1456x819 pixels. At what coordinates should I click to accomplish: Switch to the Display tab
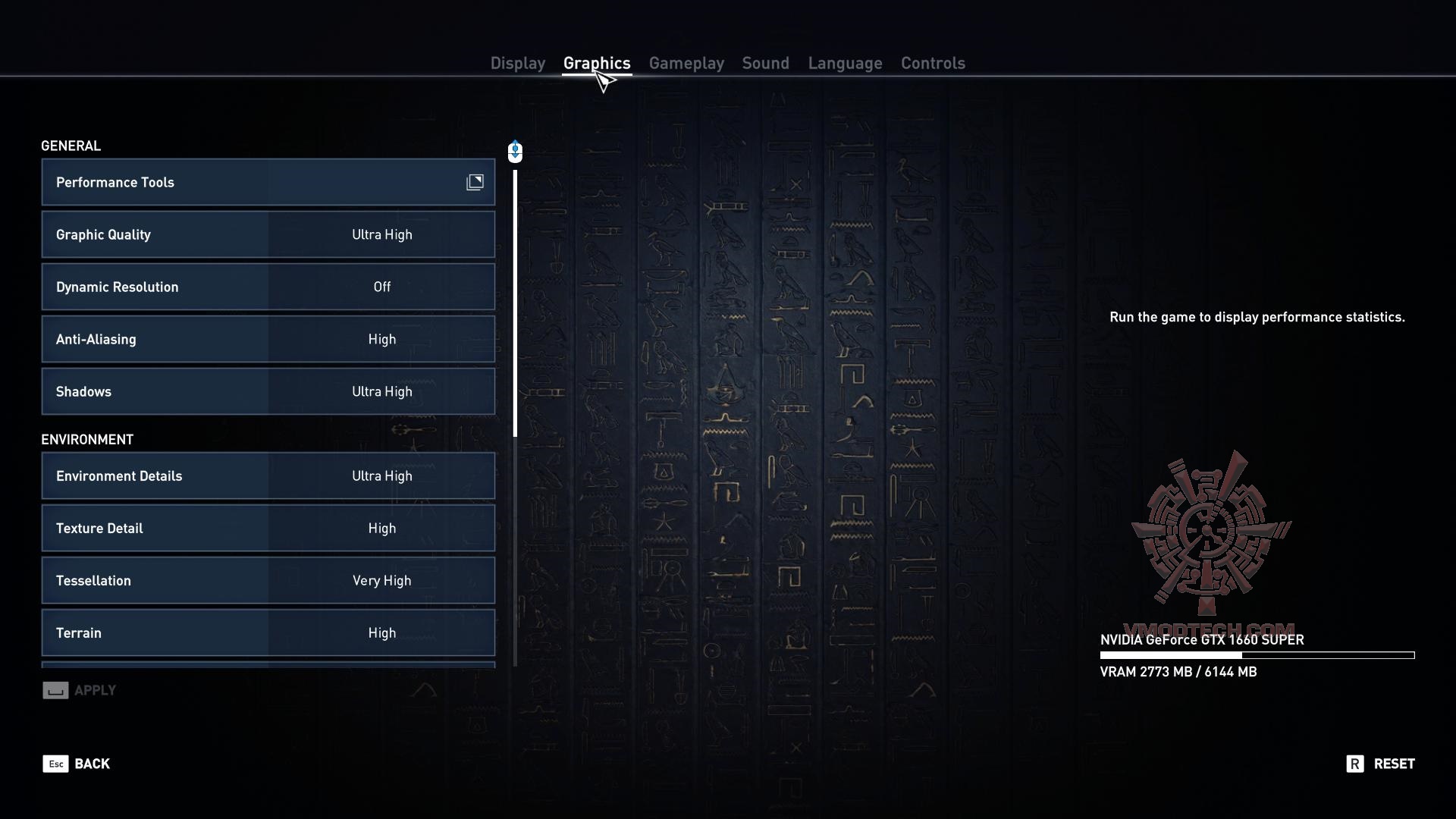click(x=518, y=63)
